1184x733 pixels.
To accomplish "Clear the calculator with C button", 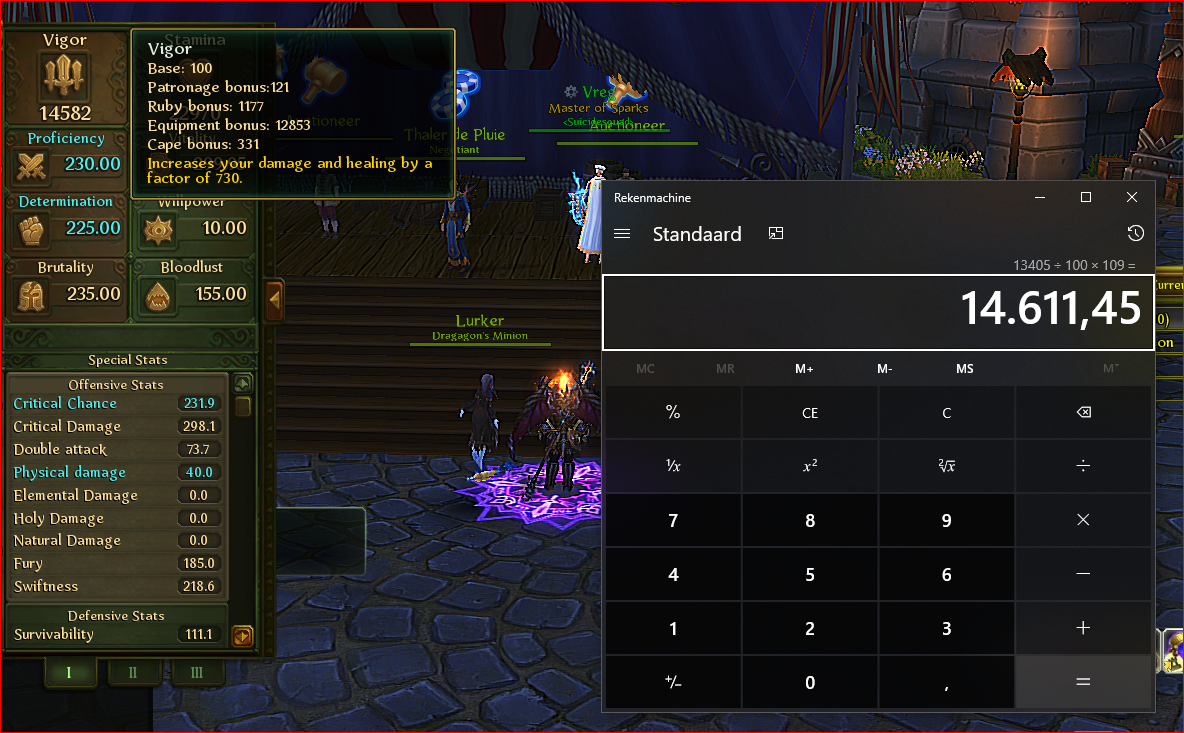I will point(946,413).
